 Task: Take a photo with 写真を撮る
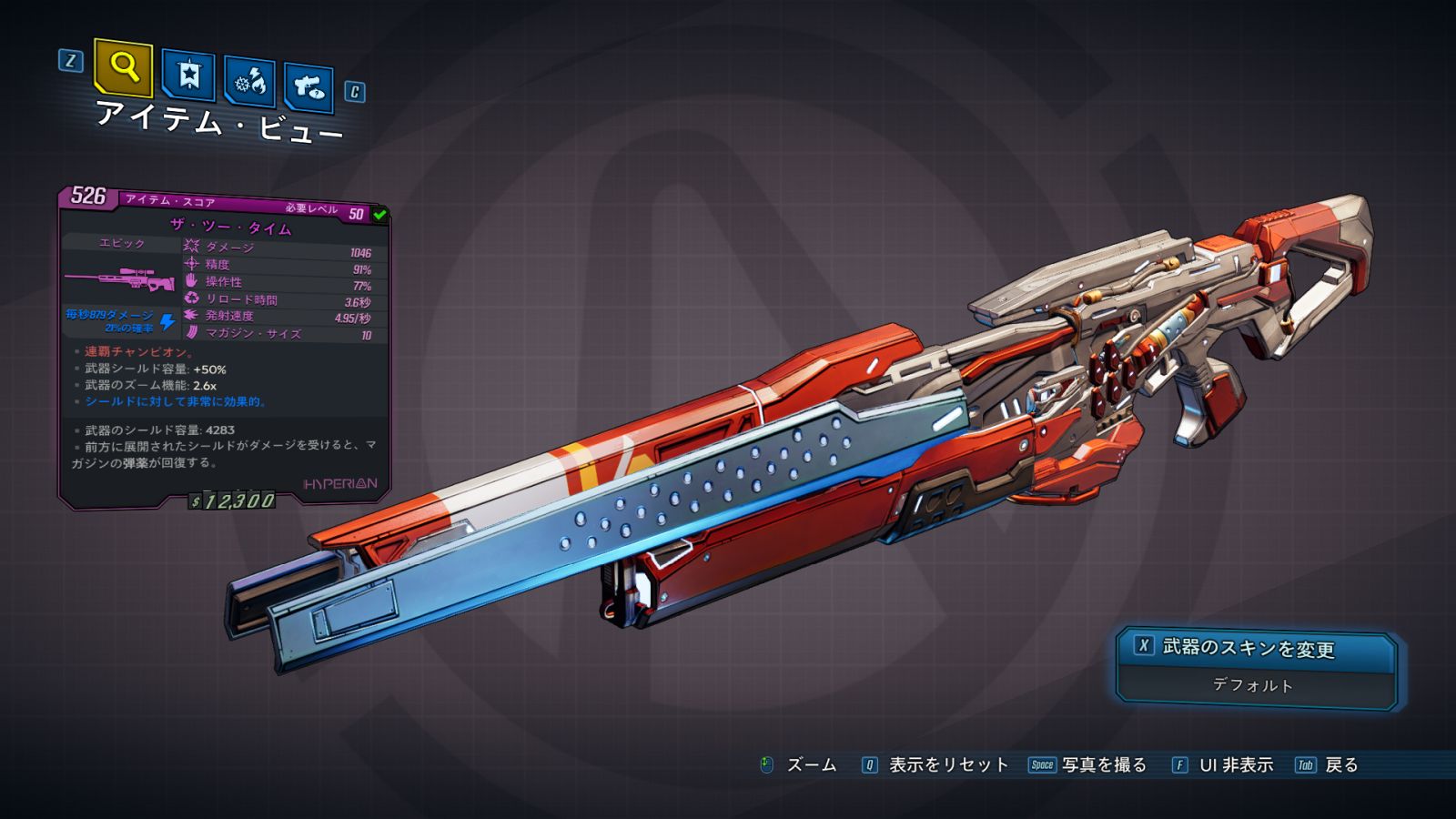1103,765
